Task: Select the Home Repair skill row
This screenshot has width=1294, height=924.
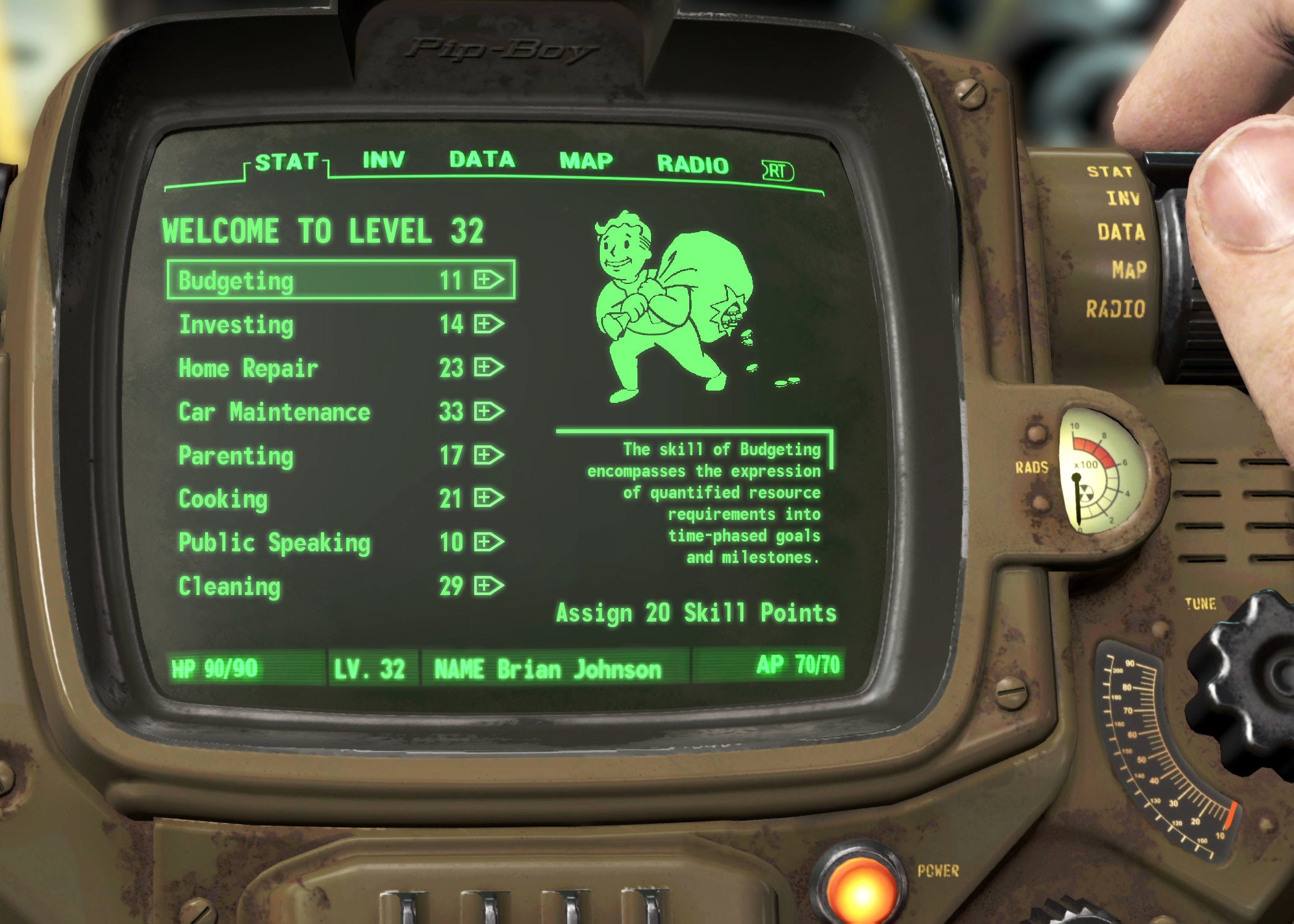Action: [x=248, y=368]
